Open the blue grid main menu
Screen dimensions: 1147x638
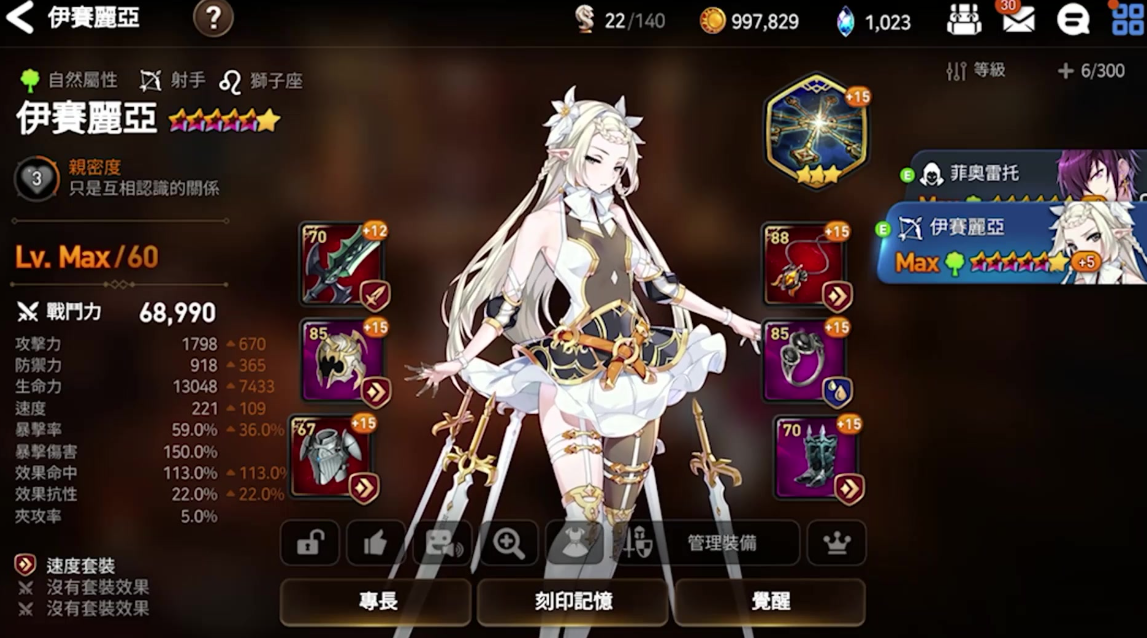pyautogui.click(x=1127, y=19)
